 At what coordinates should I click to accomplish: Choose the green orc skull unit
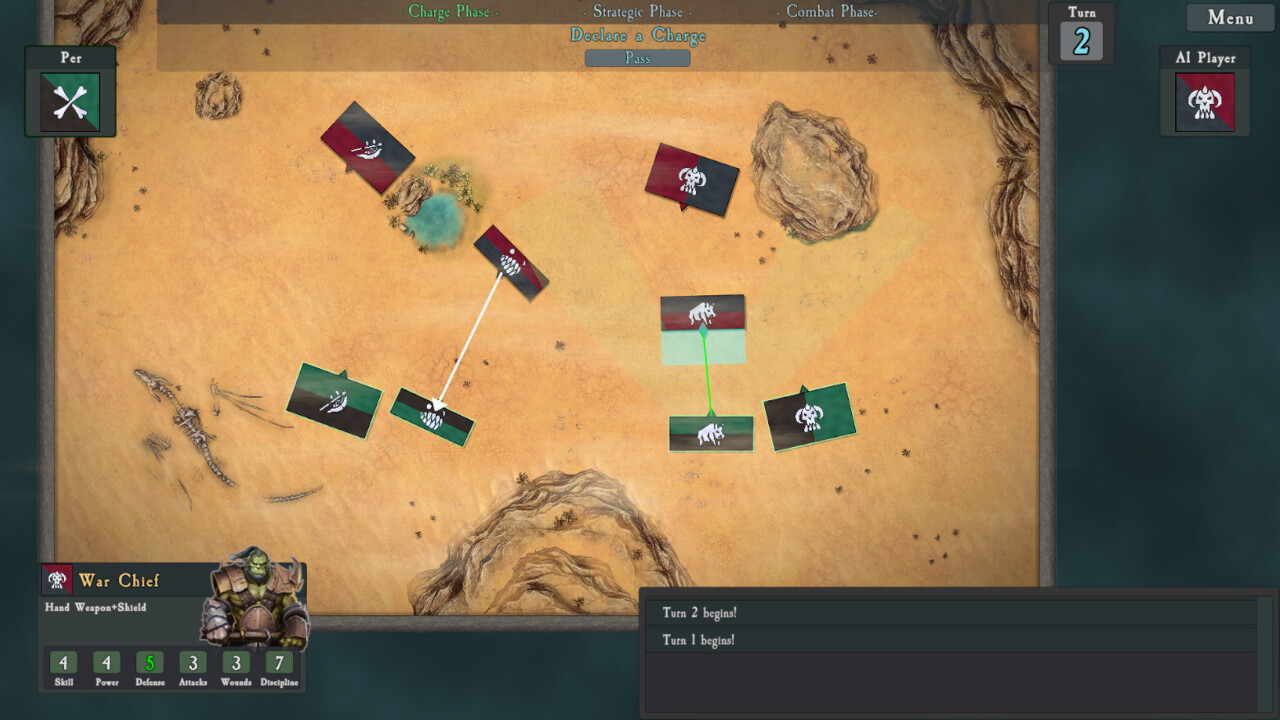click(809, 417)
